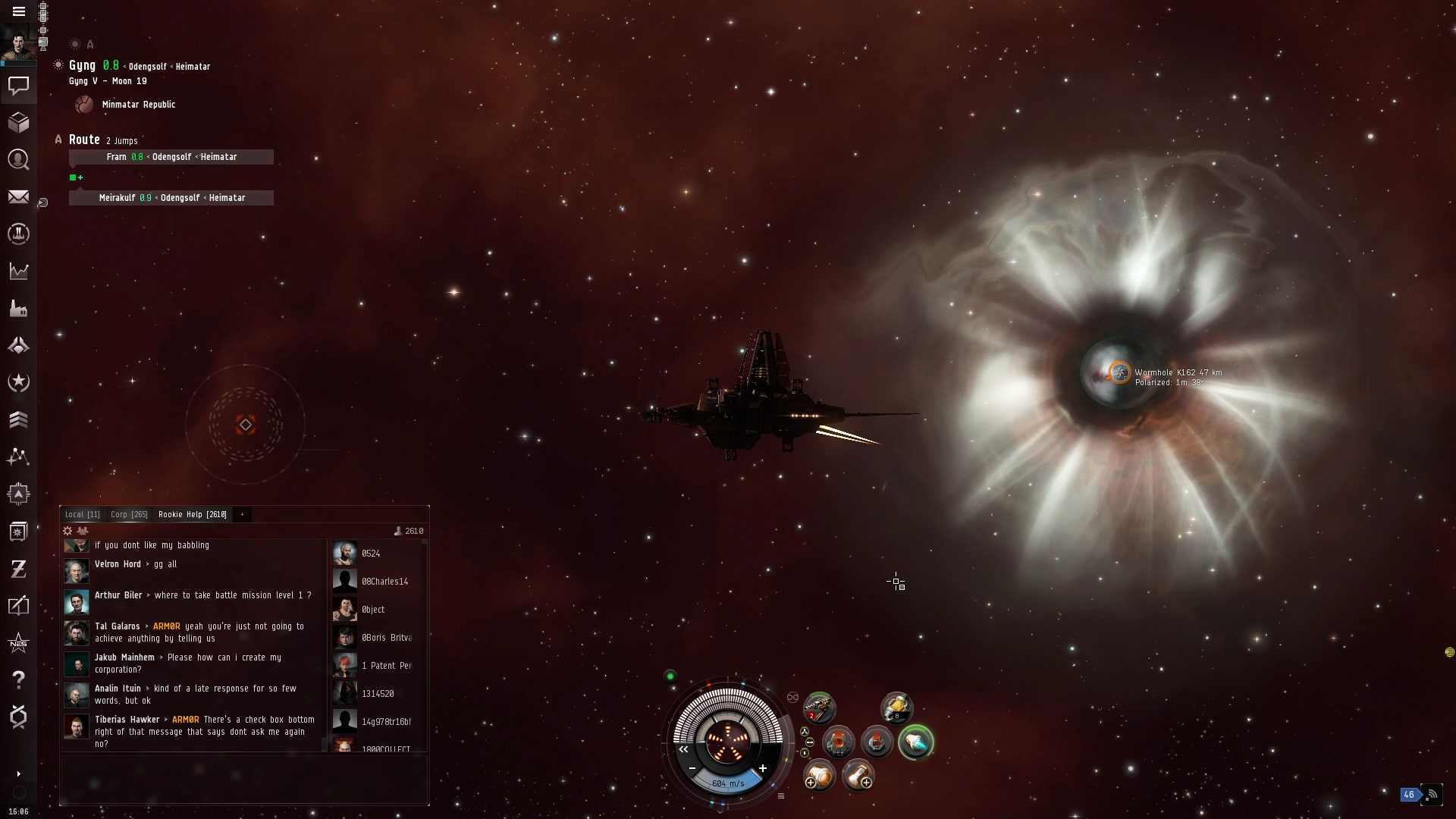Open the character sheet portrait
The image size is (1456, 819).
click(18, 42)
